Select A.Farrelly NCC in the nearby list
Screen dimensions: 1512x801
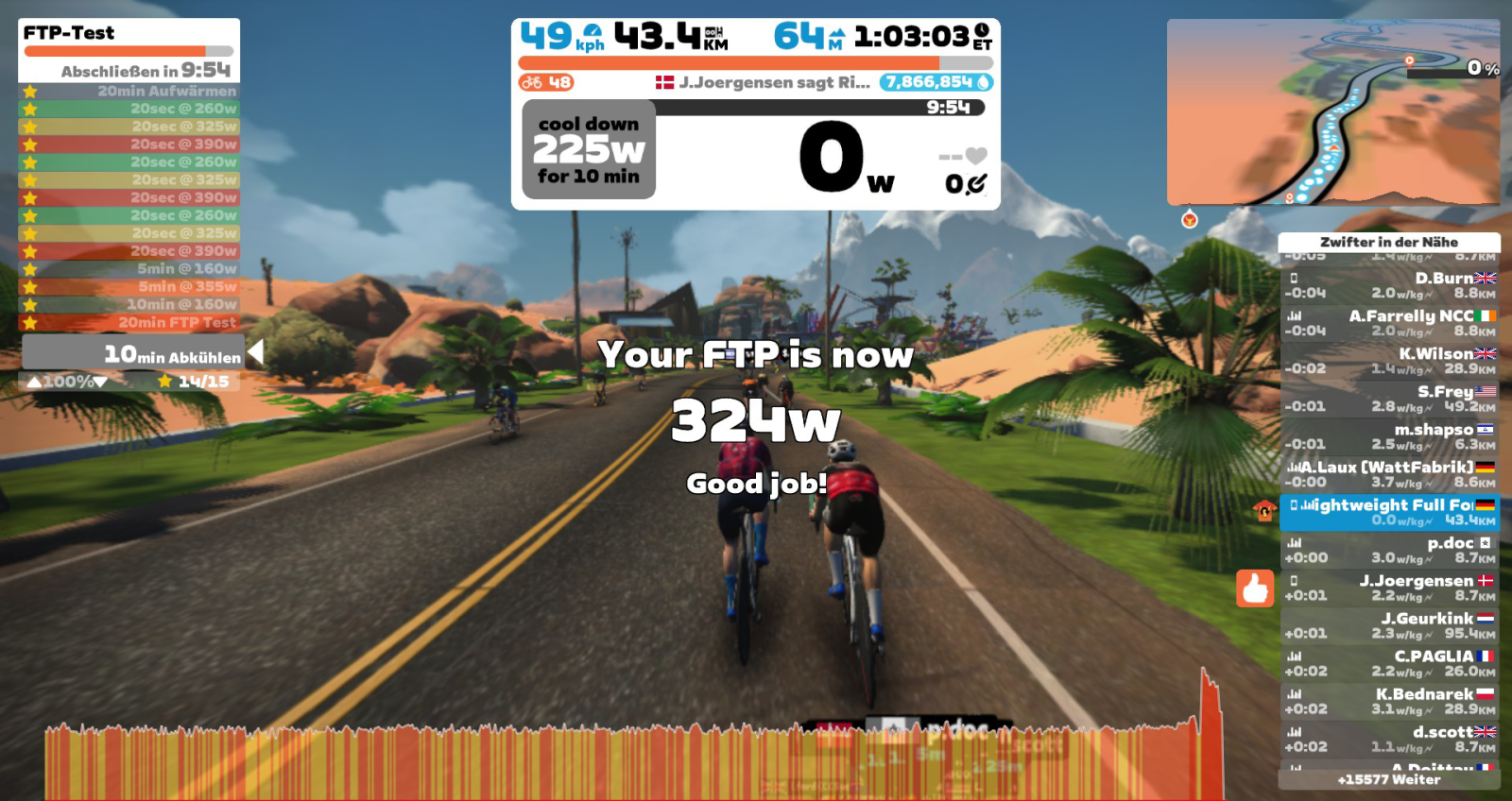pos(1388,323)
